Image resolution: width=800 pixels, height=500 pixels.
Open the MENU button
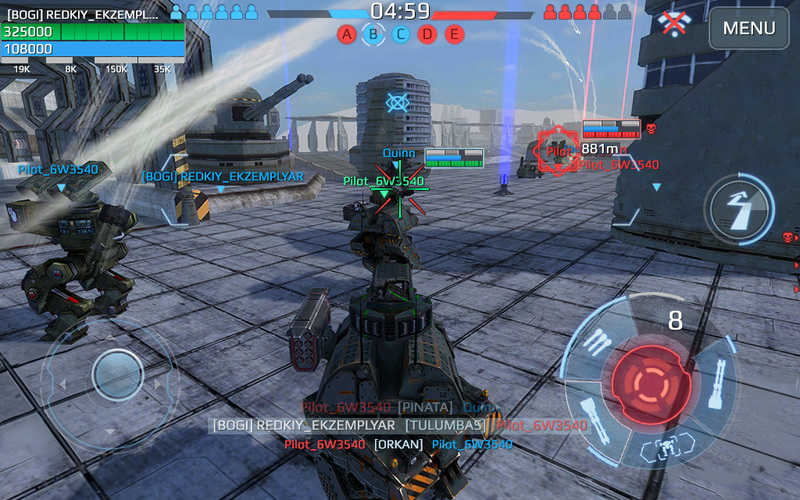click(749, 29)
